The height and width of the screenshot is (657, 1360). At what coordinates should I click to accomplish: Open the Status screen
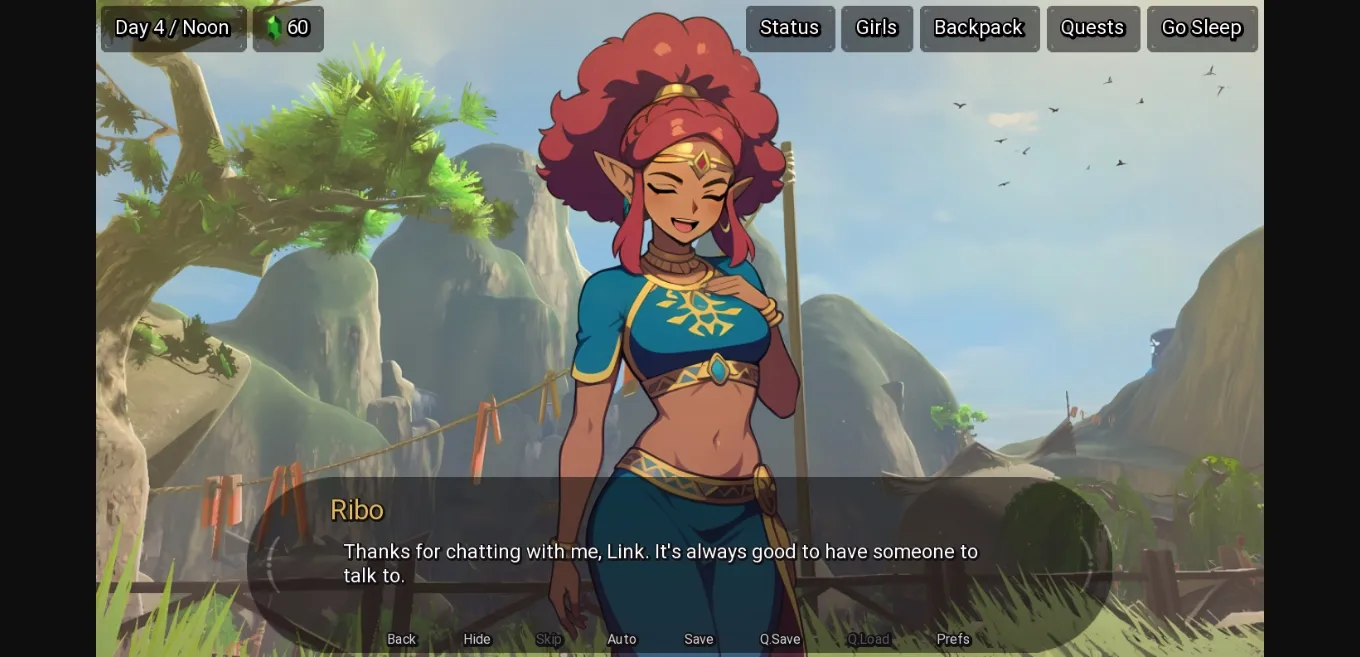(789, 28)
